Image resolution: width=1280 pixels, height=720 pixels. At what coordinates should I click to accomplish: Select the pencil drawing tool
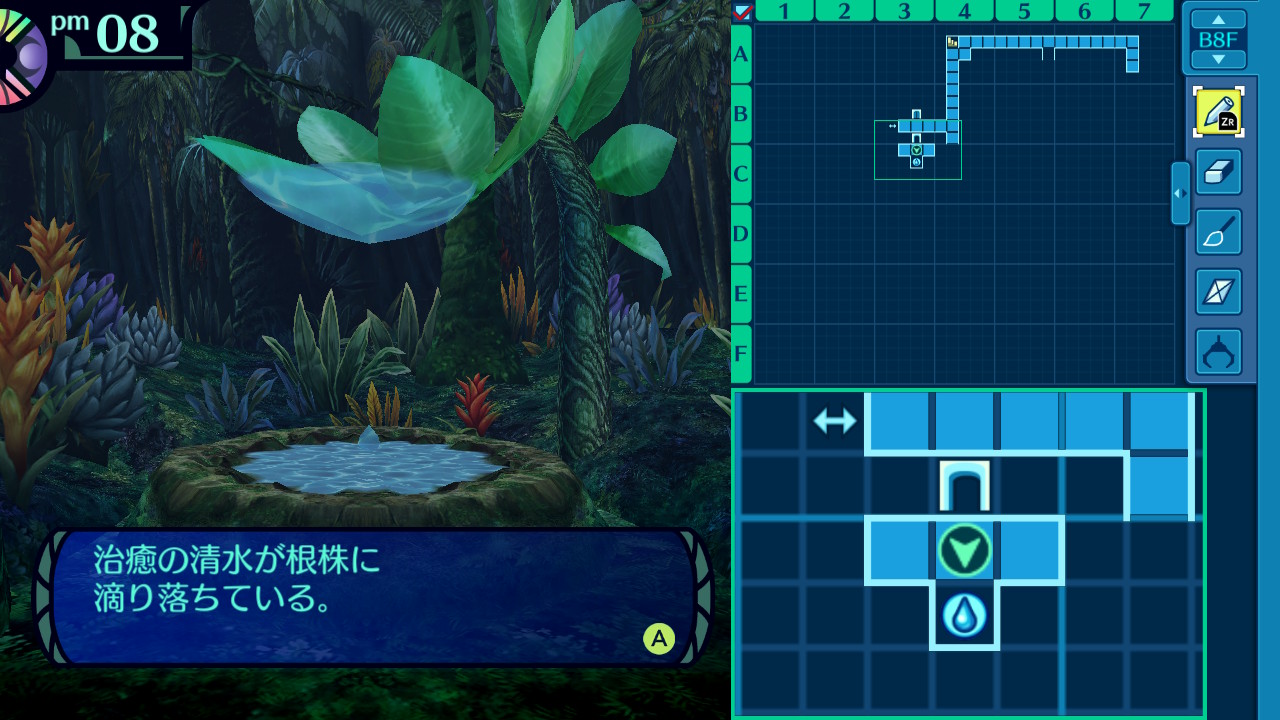pos(1218,112)
